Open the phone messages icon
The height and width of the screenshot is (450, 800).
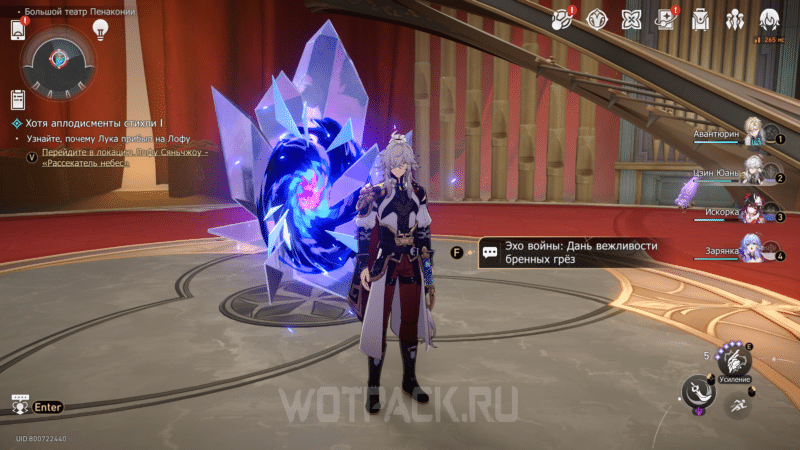pyautogui.click(x=17, y=30)
